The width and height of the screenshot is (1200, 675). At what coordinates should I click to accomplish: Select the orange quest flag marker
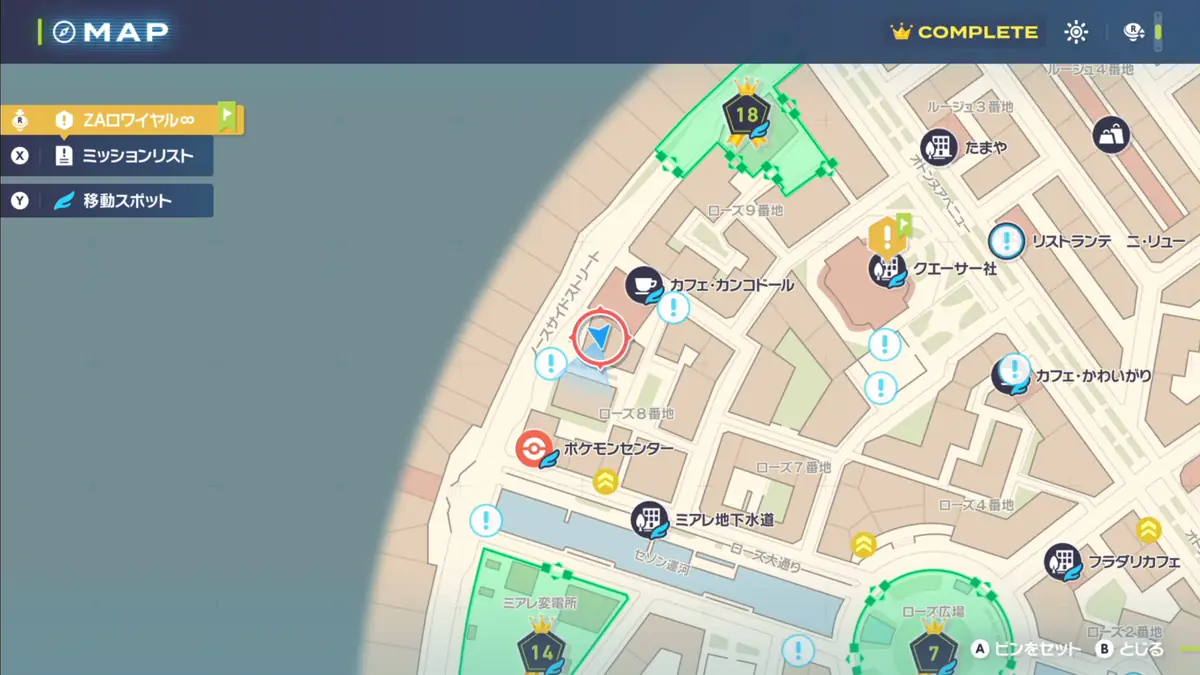click(x=887, y=236)
